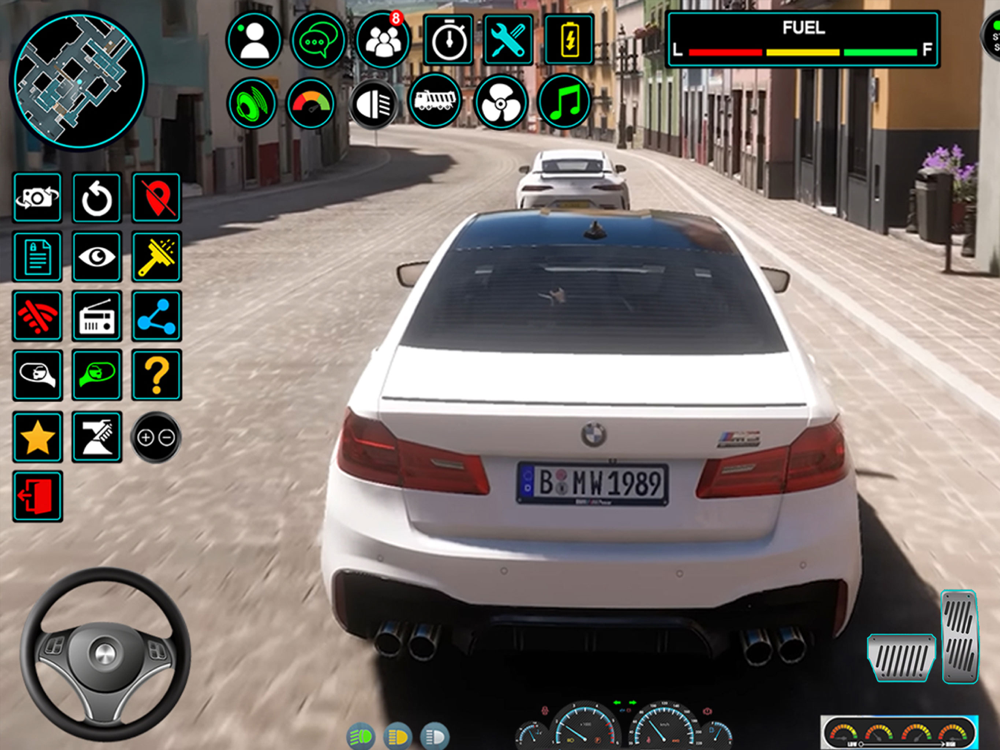Tap the yellow star favorite button
The width and height of the screenshot is (1000, 750).
click(37, 437)
